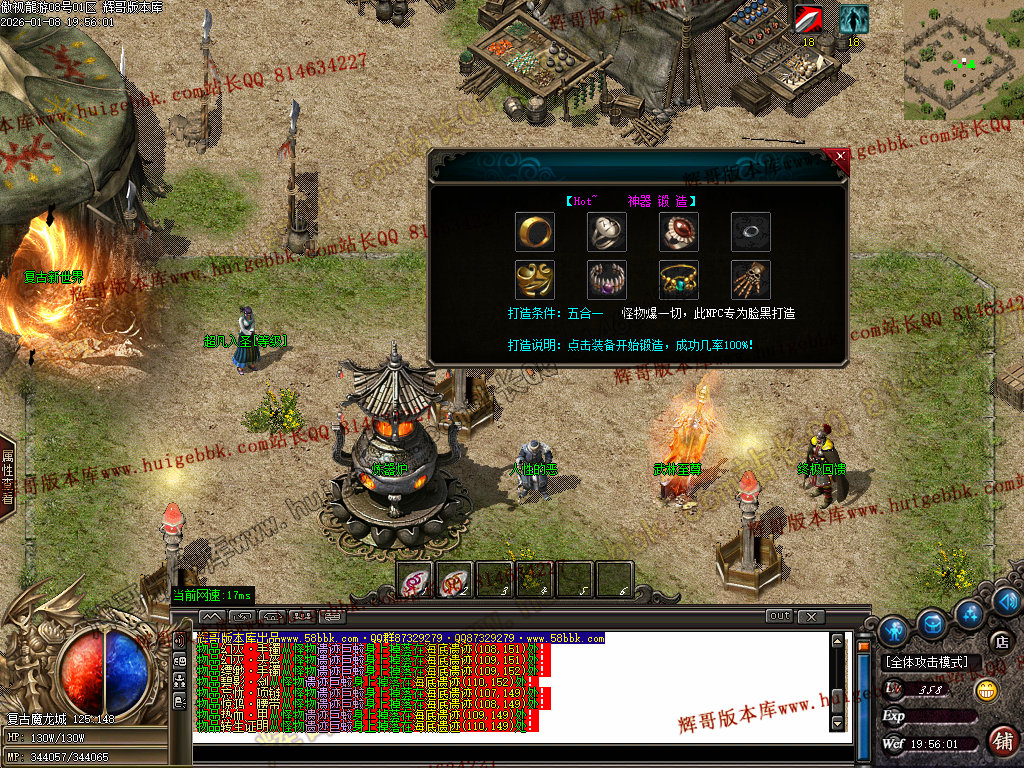
Task: Forge the plain gold ring
Action: pos(535,231)
